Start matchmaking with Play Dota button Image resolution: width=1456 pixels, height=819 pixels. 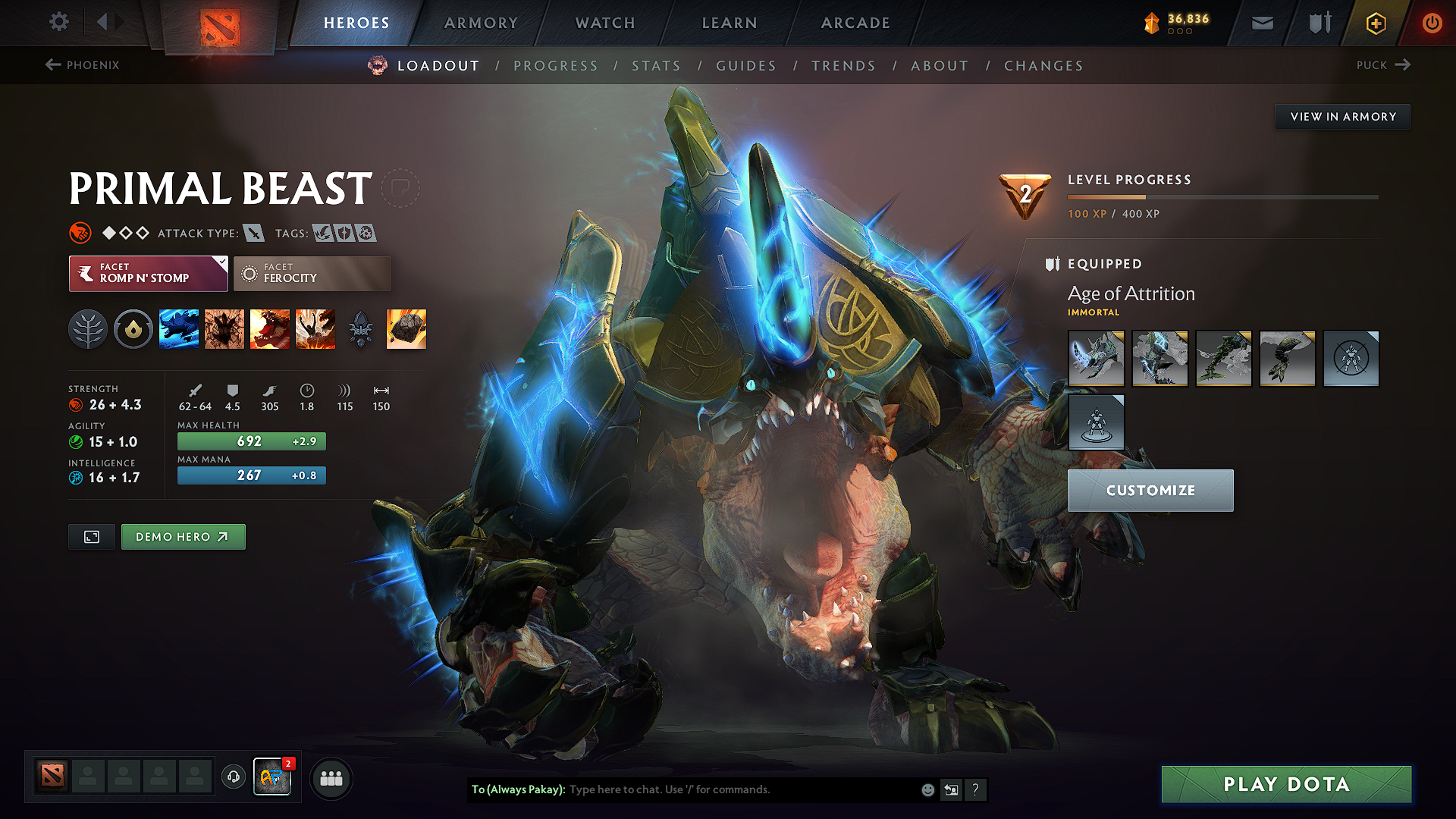(x=1286, y=784)
